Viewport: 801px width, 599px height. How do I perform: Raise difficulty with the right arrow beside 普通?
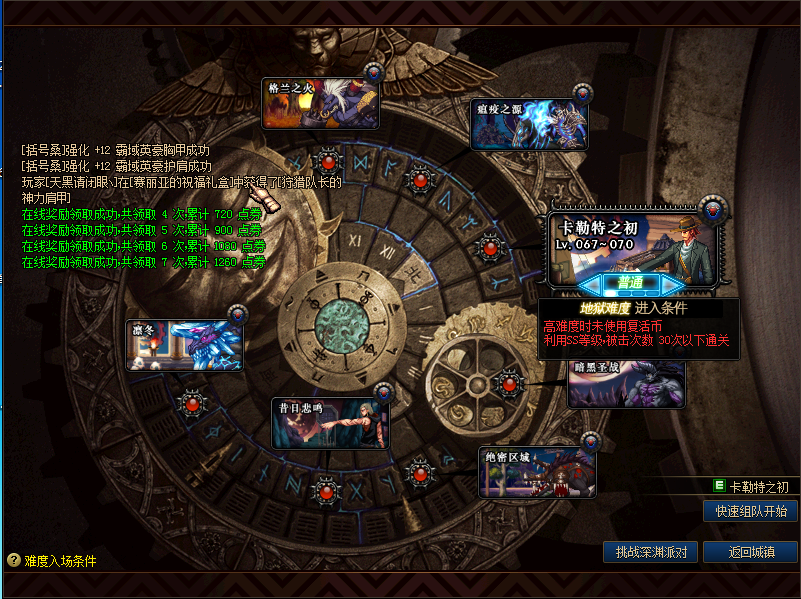(679, 284)
